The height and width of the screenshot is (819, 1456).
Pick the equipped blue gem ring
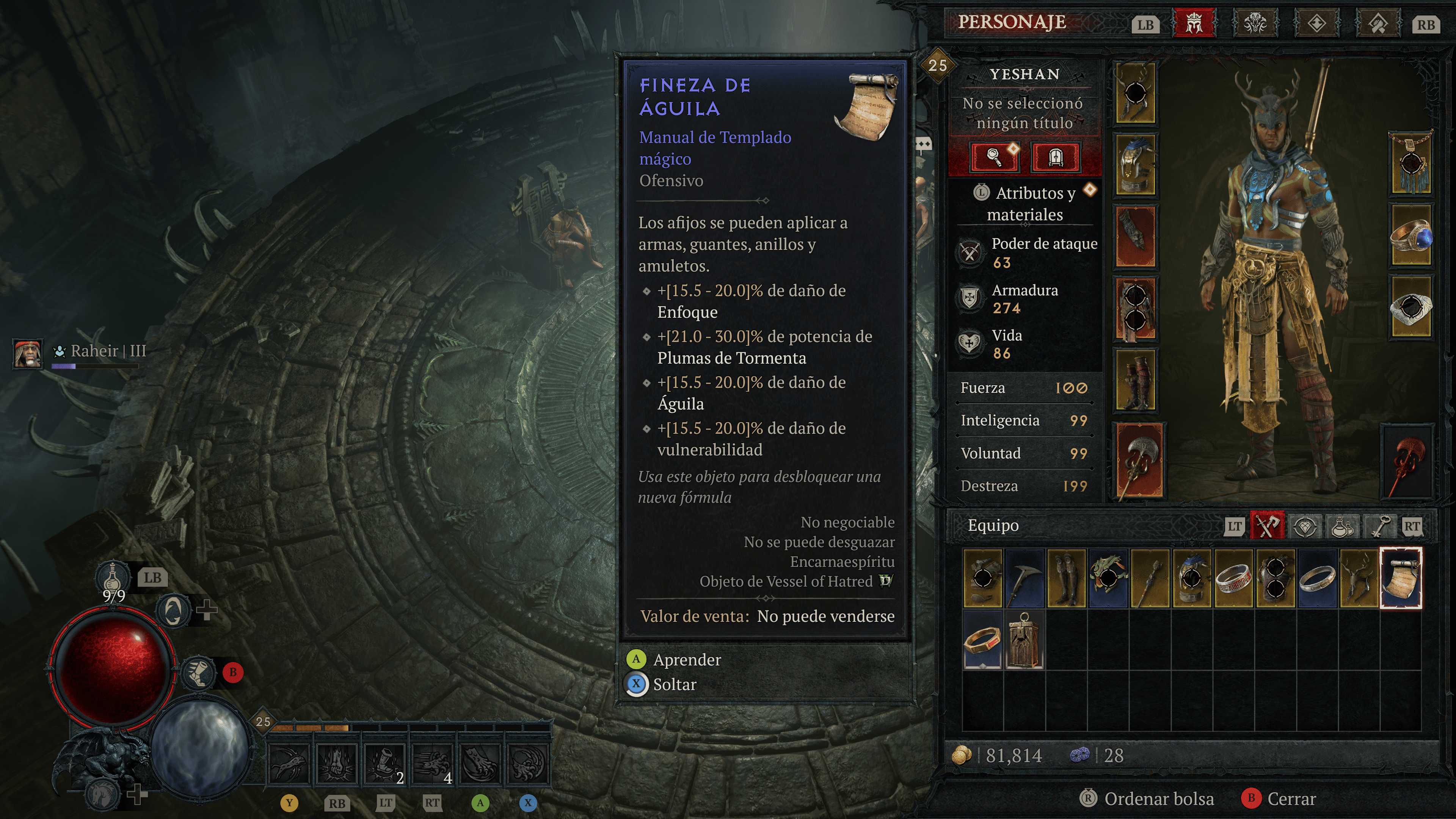1411,235
